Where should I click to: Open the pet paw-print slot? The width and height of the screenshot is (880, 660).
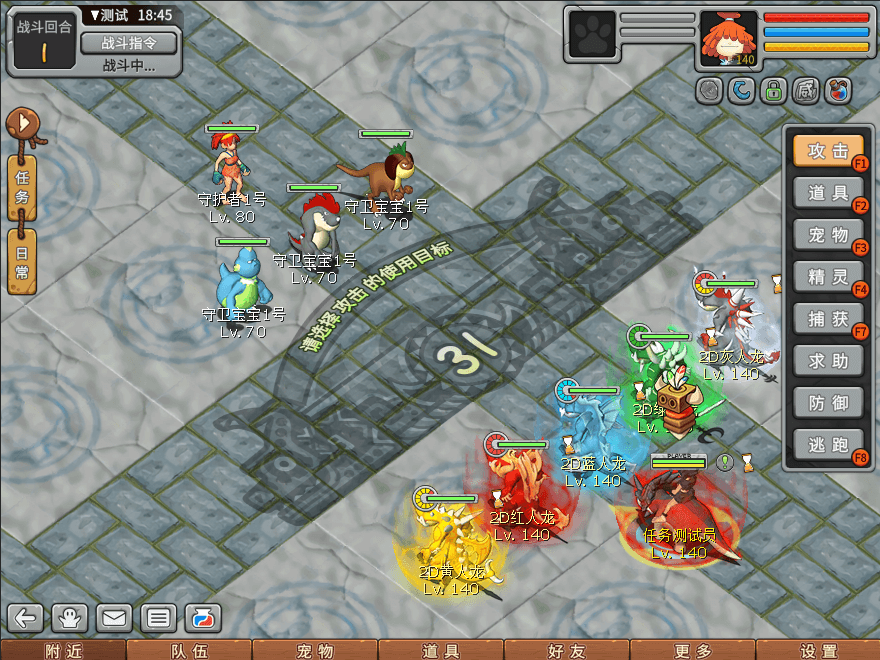coord(590,38)
